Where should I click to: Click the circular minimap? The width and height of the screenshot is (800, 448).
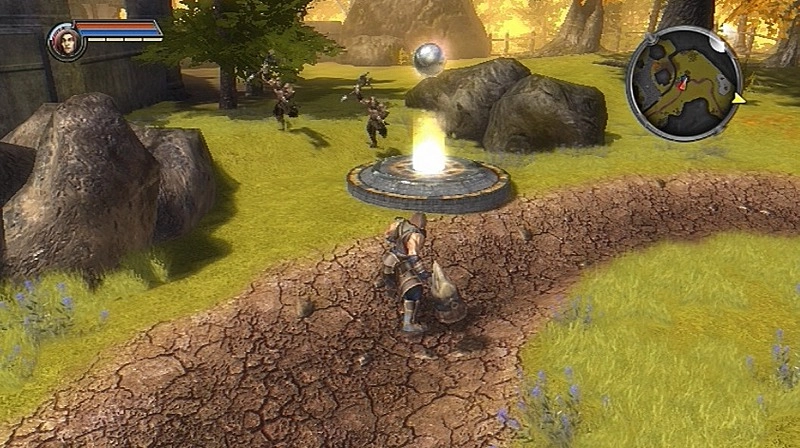point(684,83)
